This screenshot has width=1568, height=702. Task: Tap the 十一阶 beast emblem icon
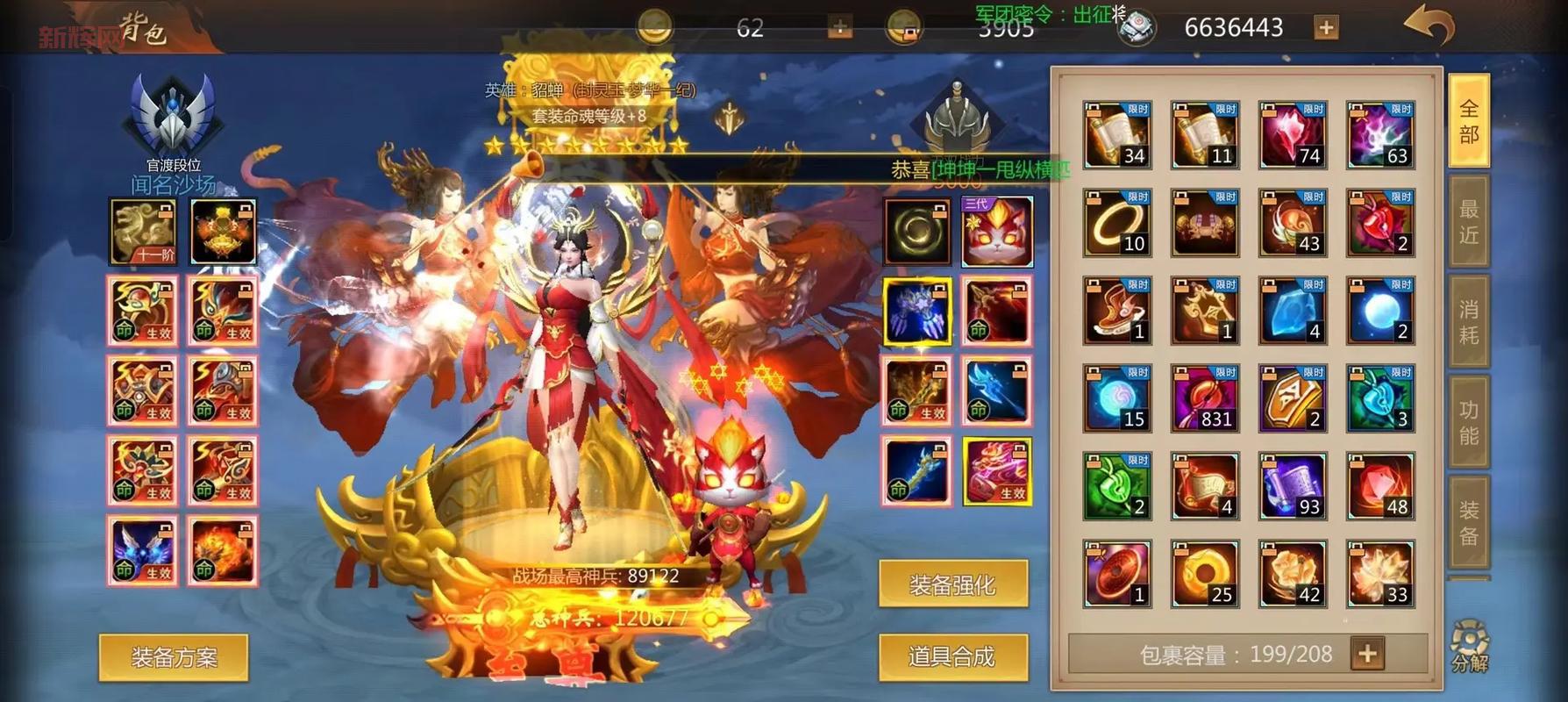pos(143,232)
